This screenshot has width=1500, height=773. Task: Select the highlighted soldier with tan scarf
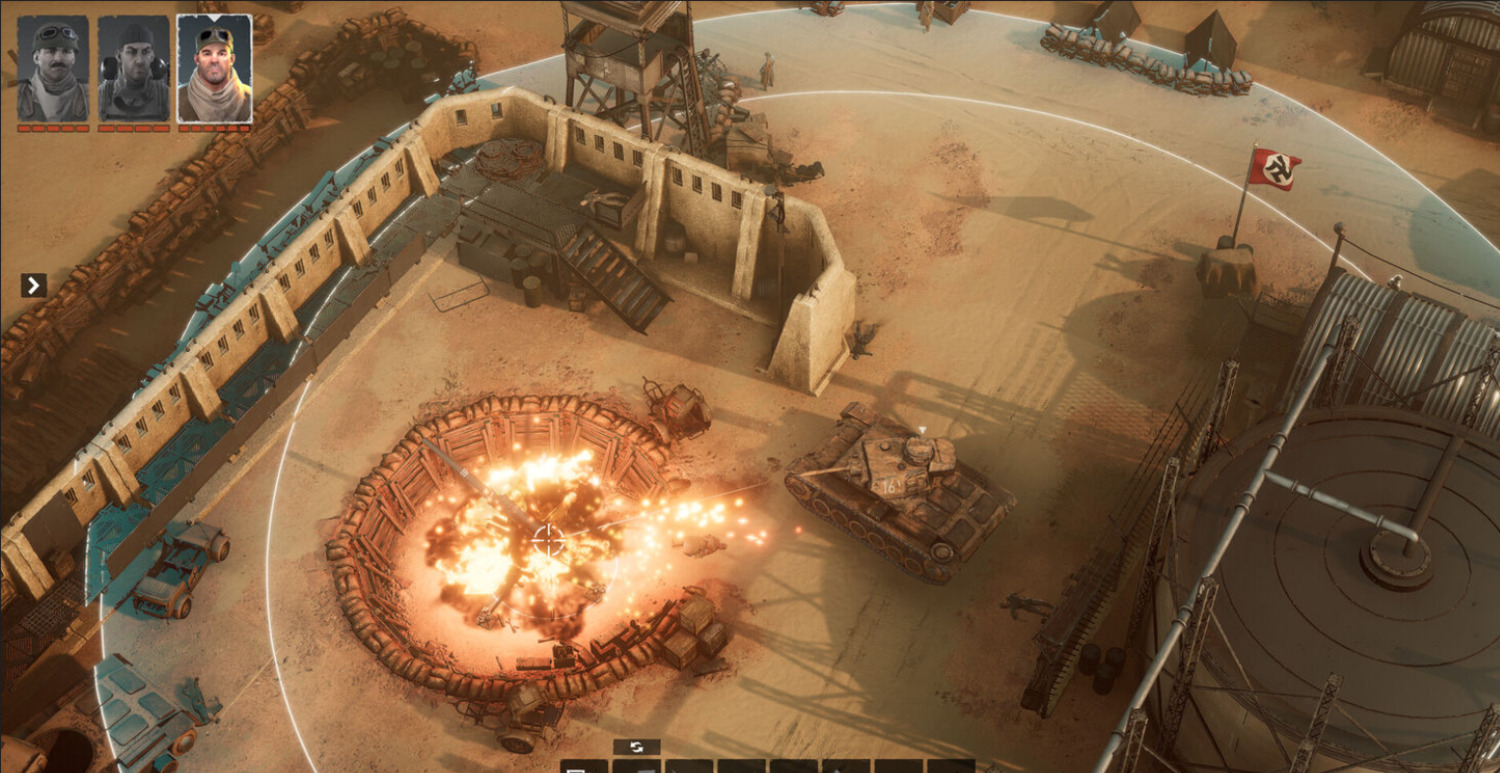[x=214, y=69]
